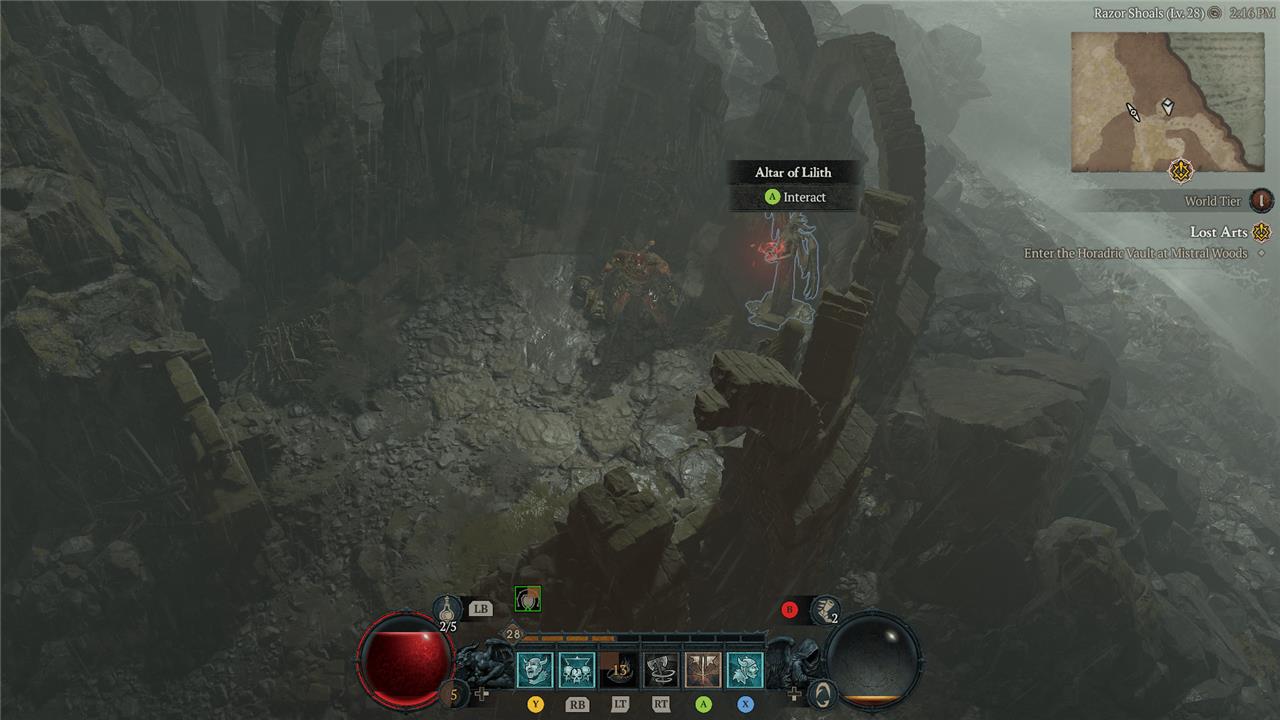Viewport: 1280px width, 720px height.
Task: Trigger the whirling axe skill
Action: 661,670
